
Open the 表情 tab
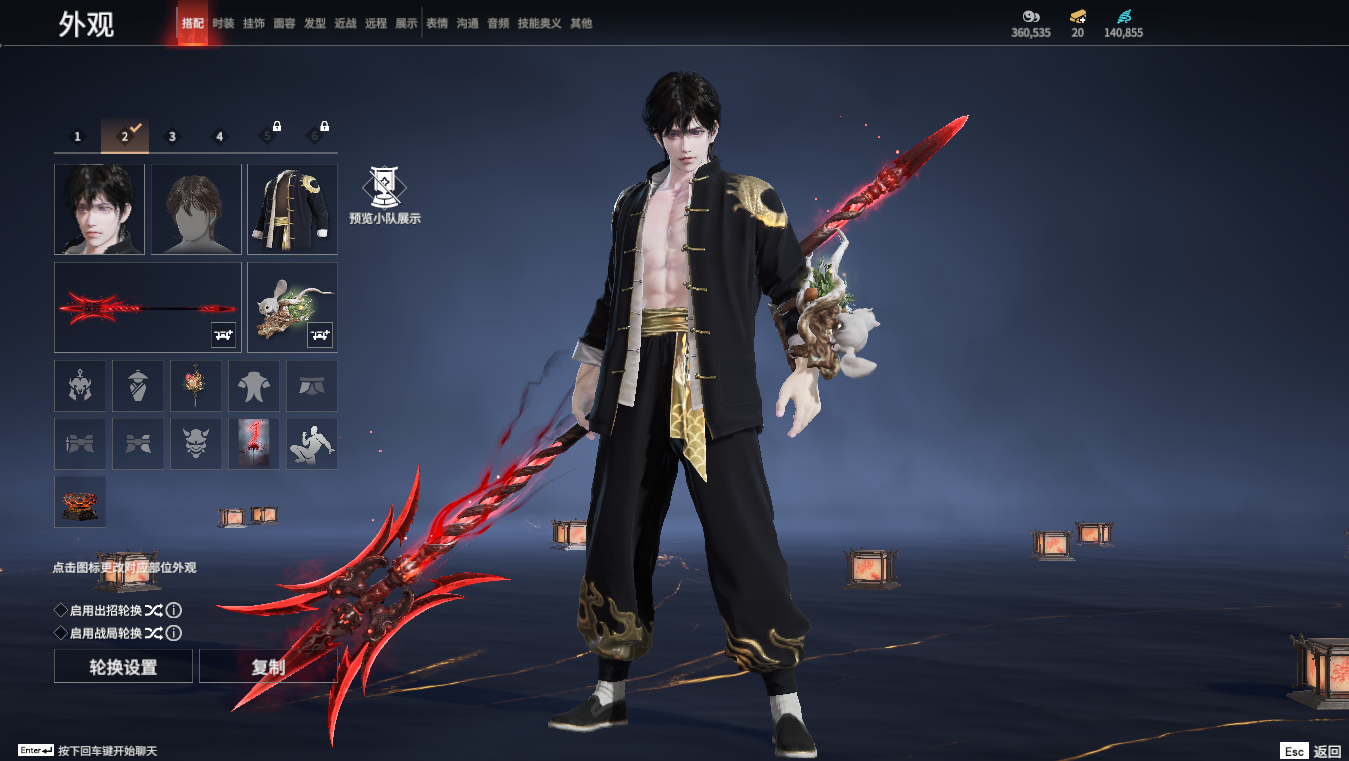click(437, 23)
